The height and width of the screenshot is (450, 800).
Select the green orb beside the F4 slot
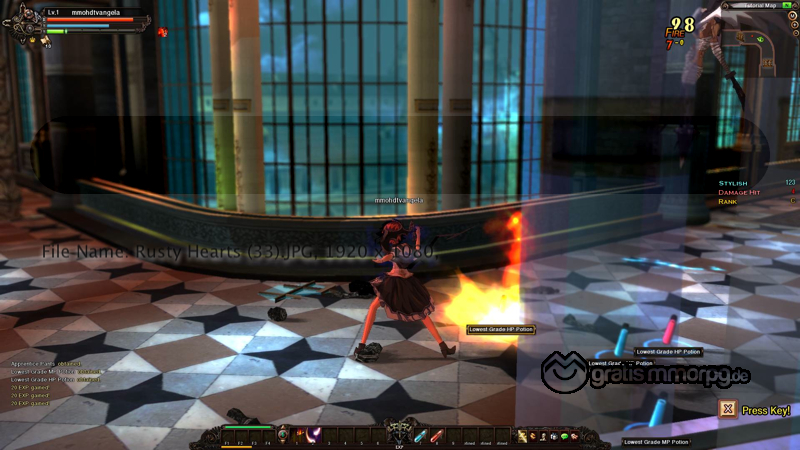coord(283,434)
